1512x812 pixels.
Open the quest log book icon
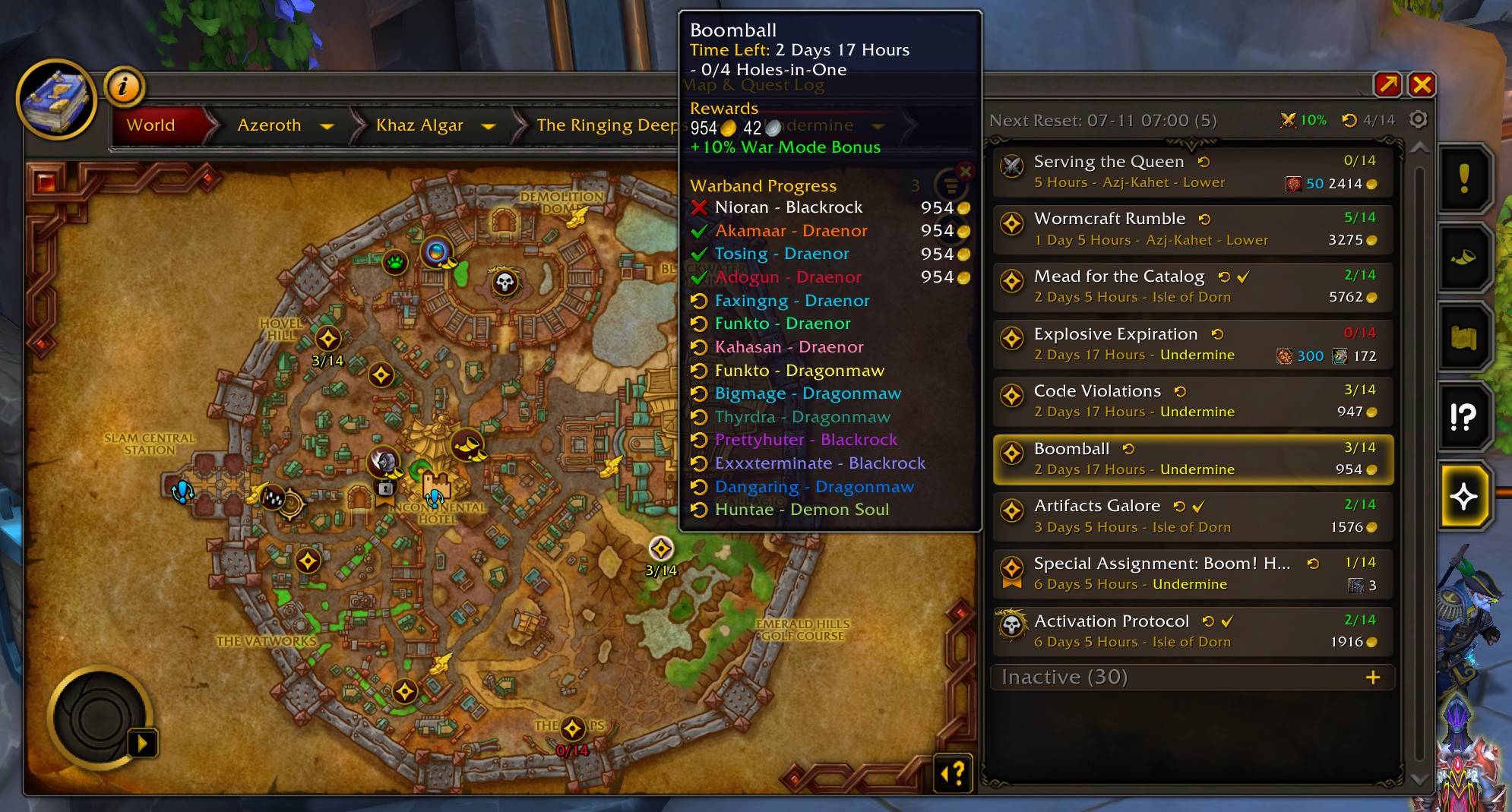(x=58, y=100)
